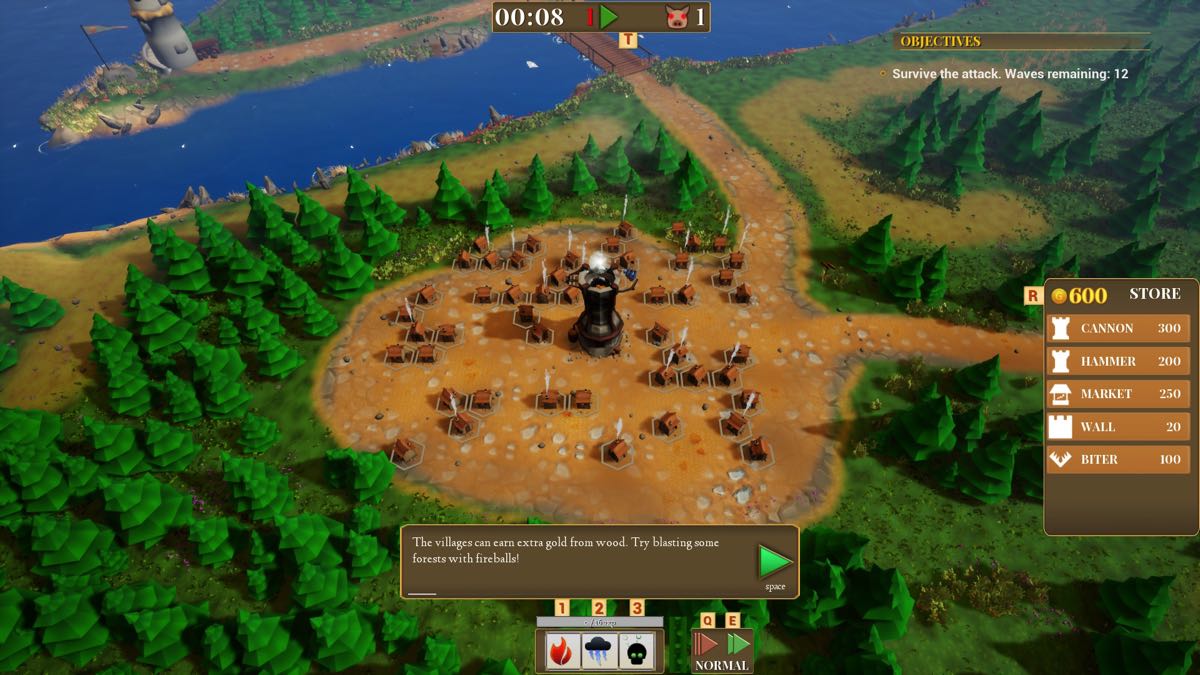Buy a Cannon tower from the store

coord(1118,328)
